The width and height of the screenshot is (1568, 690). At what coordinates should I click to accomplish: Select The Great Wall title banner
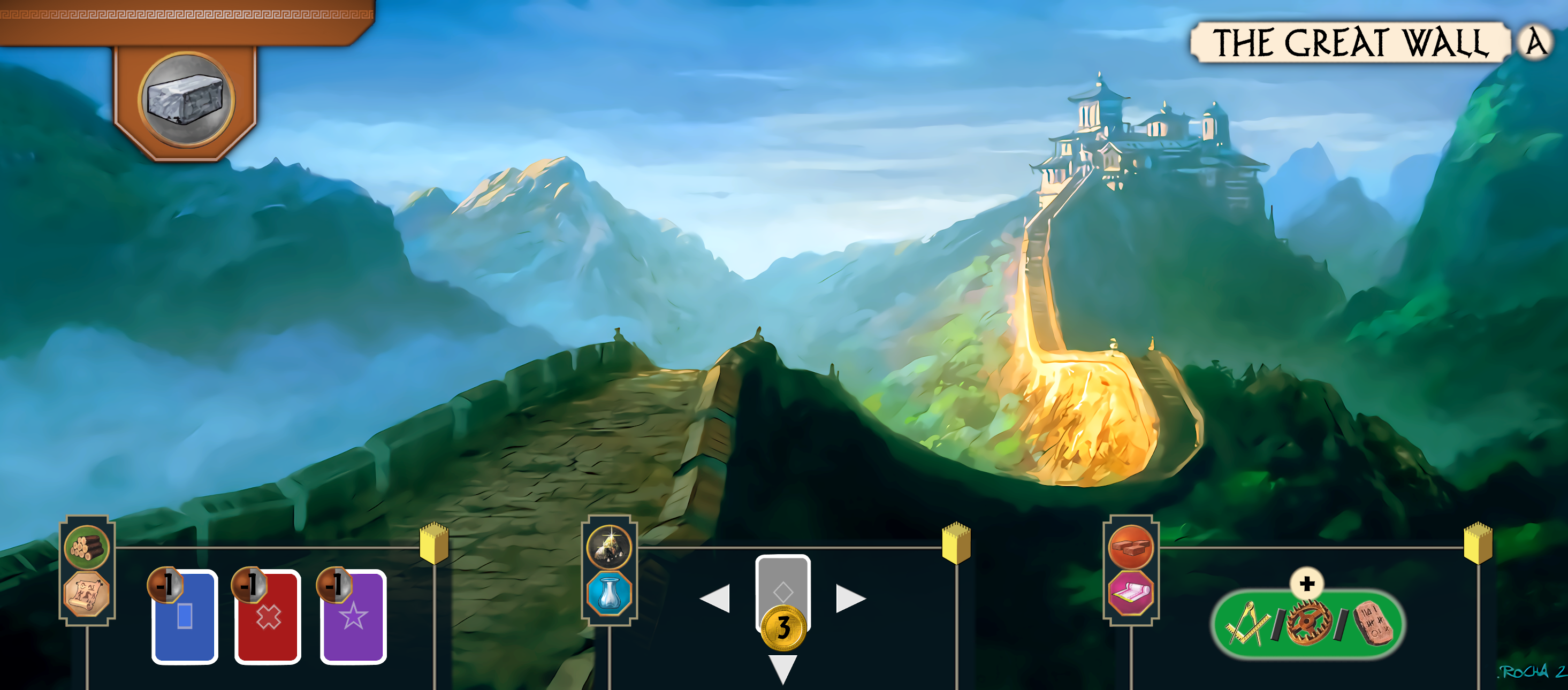1350,43
